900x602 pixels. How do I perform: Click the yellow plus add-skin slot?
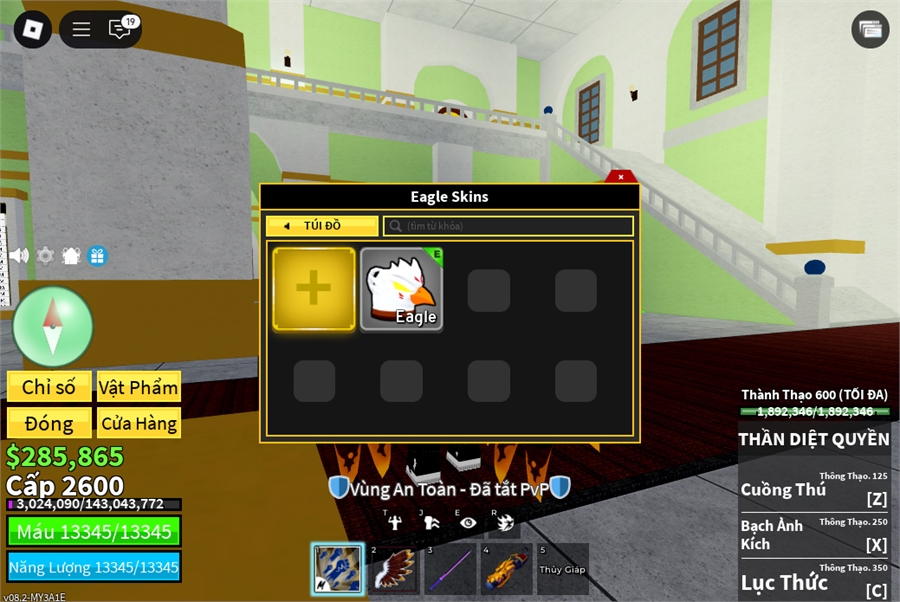click(314, 289)
